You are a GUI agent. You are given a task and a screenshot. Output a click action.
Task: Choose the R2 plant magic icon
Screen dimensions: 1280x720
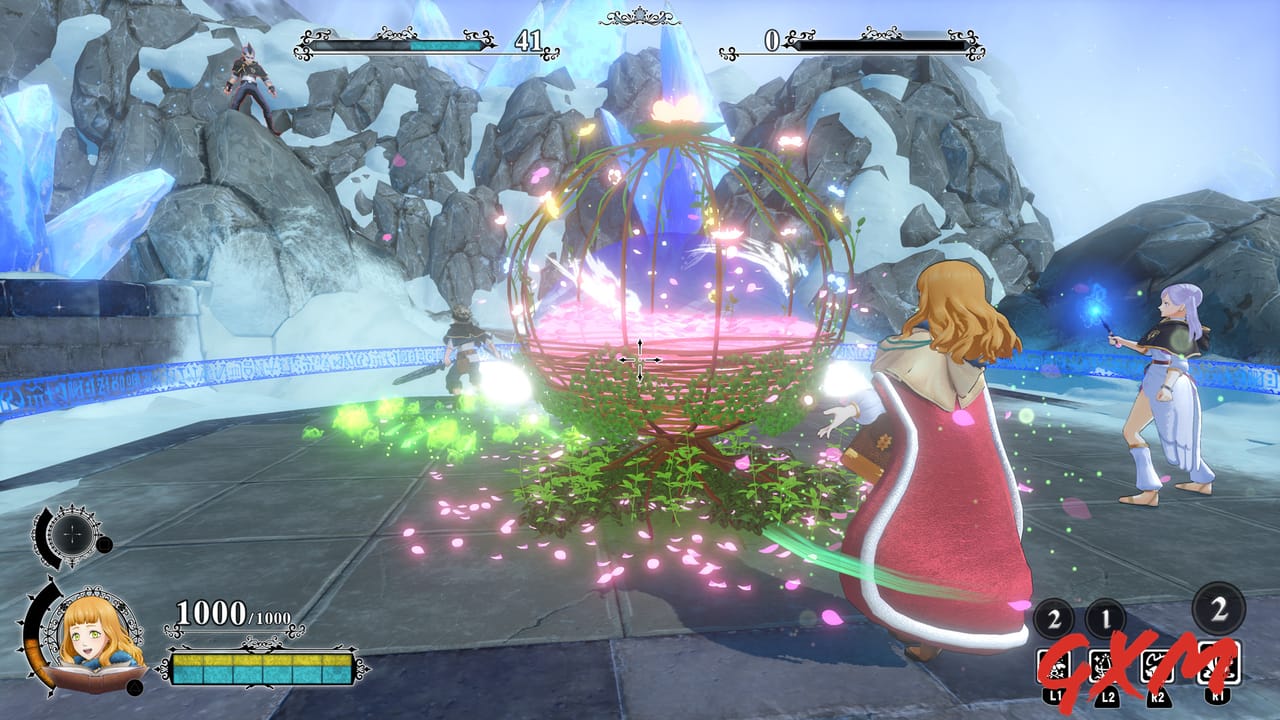coord(1158,667)
